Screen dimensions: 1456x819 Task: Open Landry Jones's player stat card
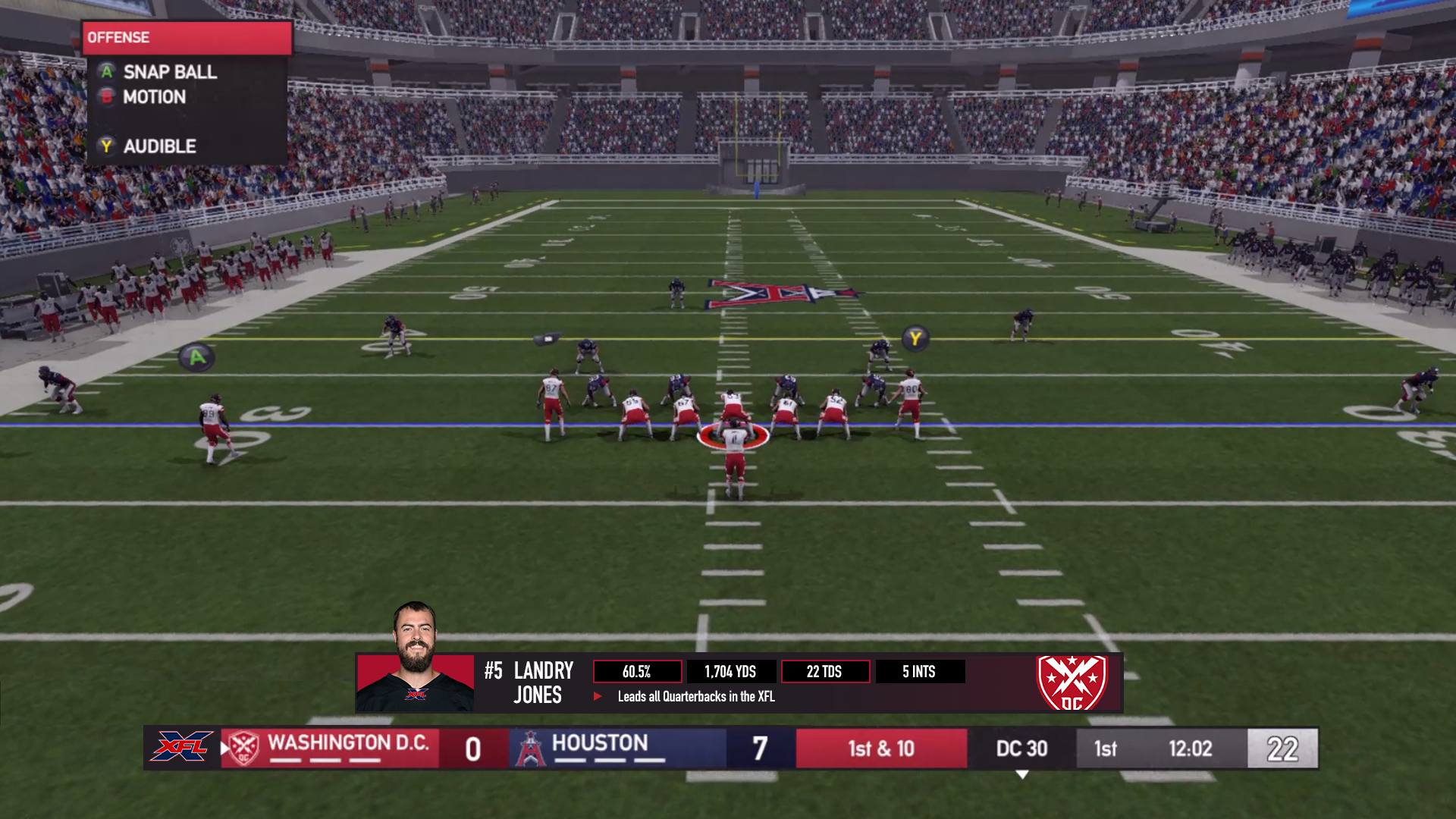pos(739,682)
